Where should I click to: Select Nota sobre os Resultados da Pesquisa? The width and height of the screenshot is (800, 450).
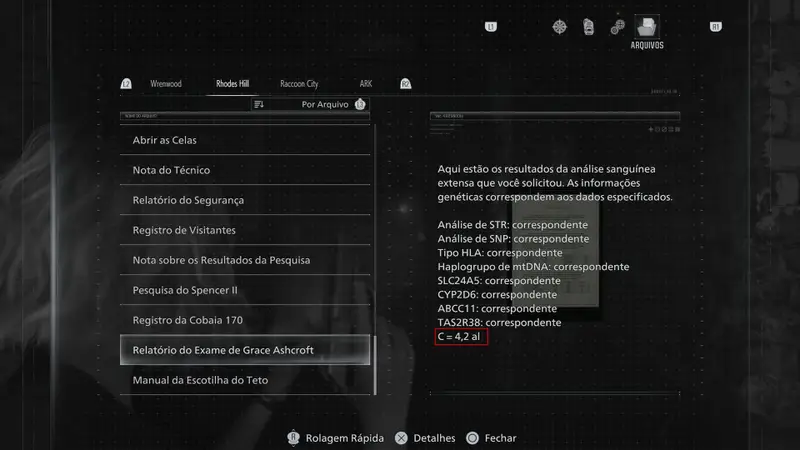click(x=245, y=260)
